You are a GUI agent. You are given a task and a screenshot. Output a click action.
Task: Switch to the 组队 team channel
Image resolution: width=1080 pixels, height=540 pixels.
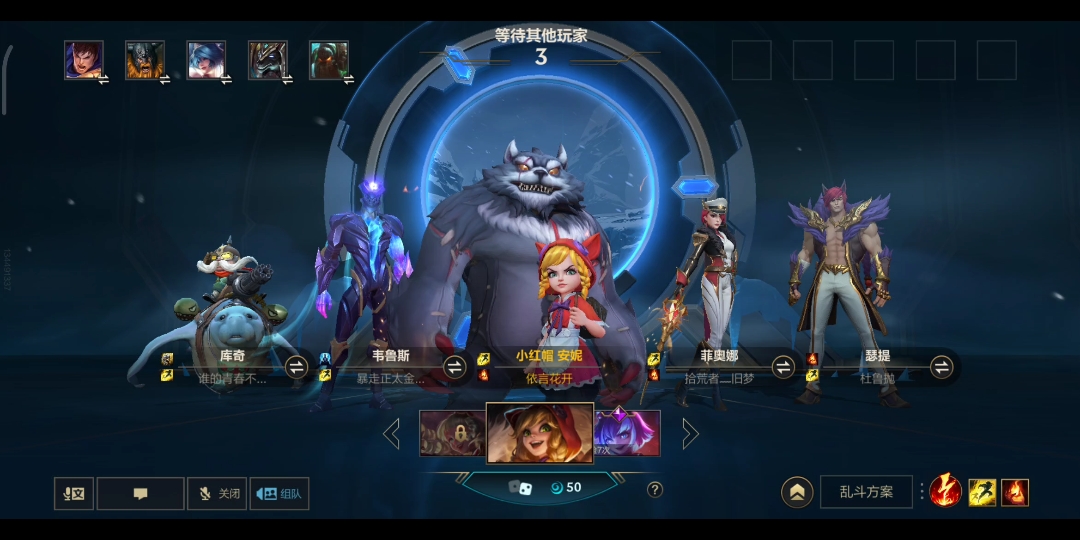[x=279, y=493]
